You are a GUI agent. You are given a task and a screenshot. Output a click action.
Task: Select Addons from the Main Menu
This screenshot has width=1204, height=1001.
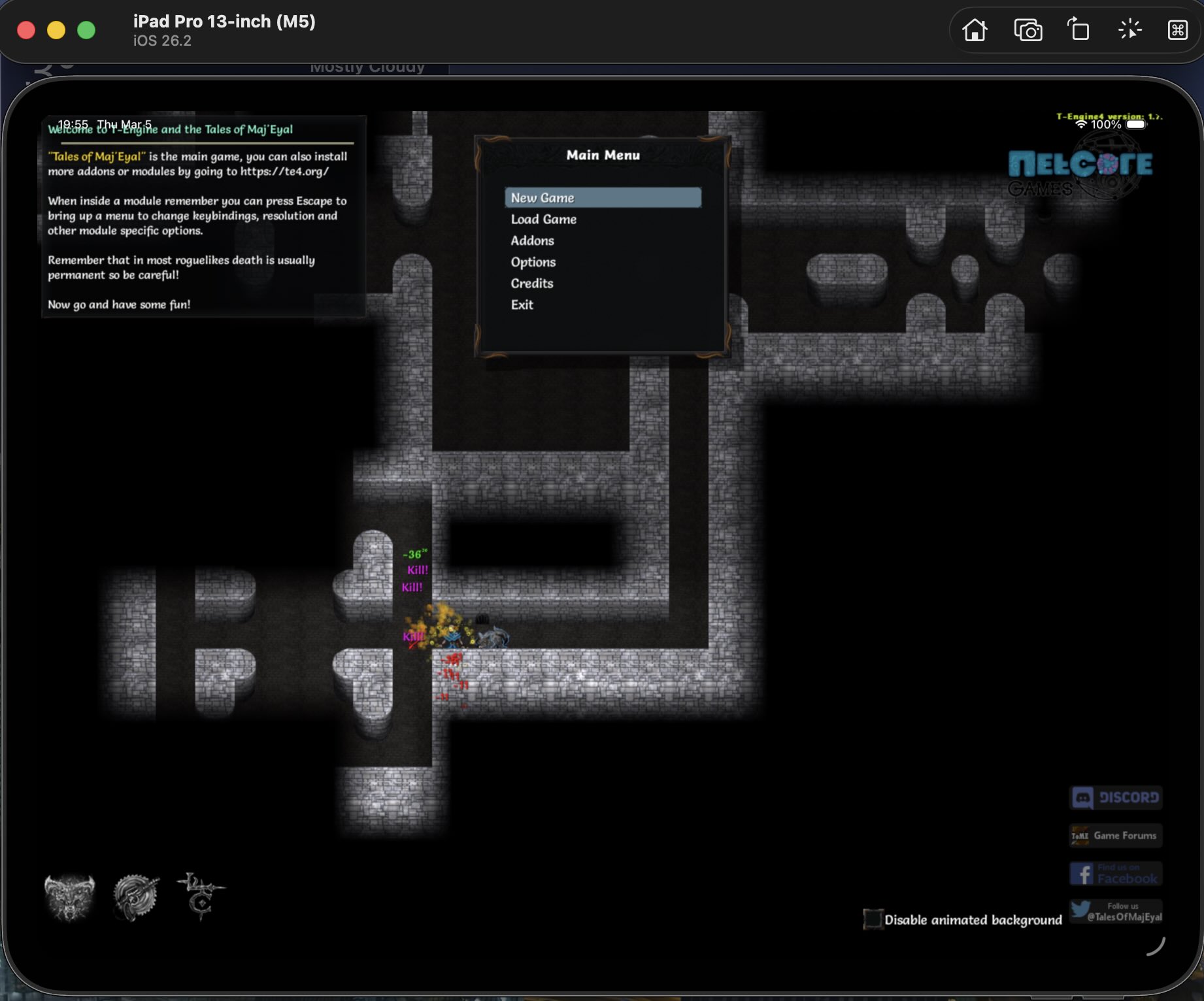point(531,240)
